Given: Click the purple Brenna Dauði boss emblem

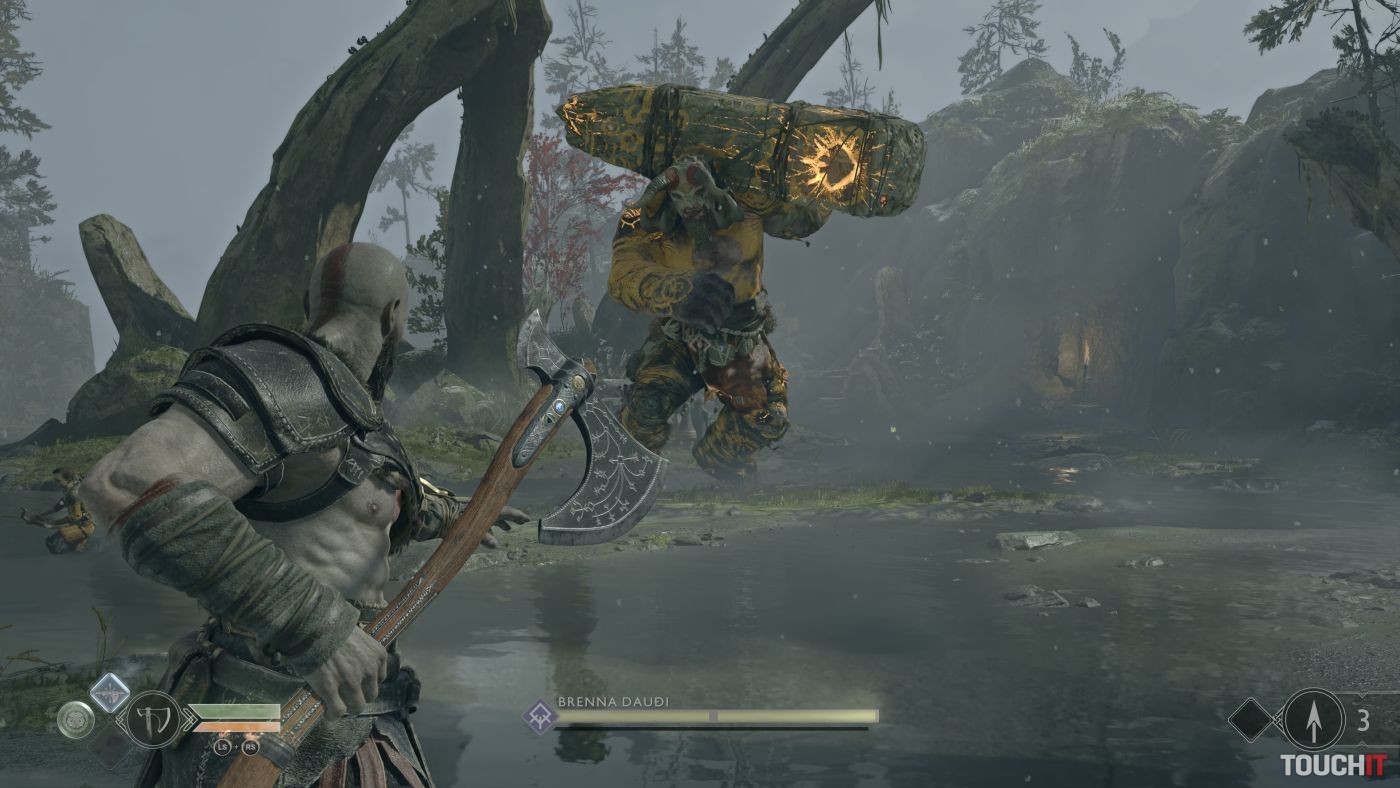Looking at the screenshot, I should pos(539,717).
